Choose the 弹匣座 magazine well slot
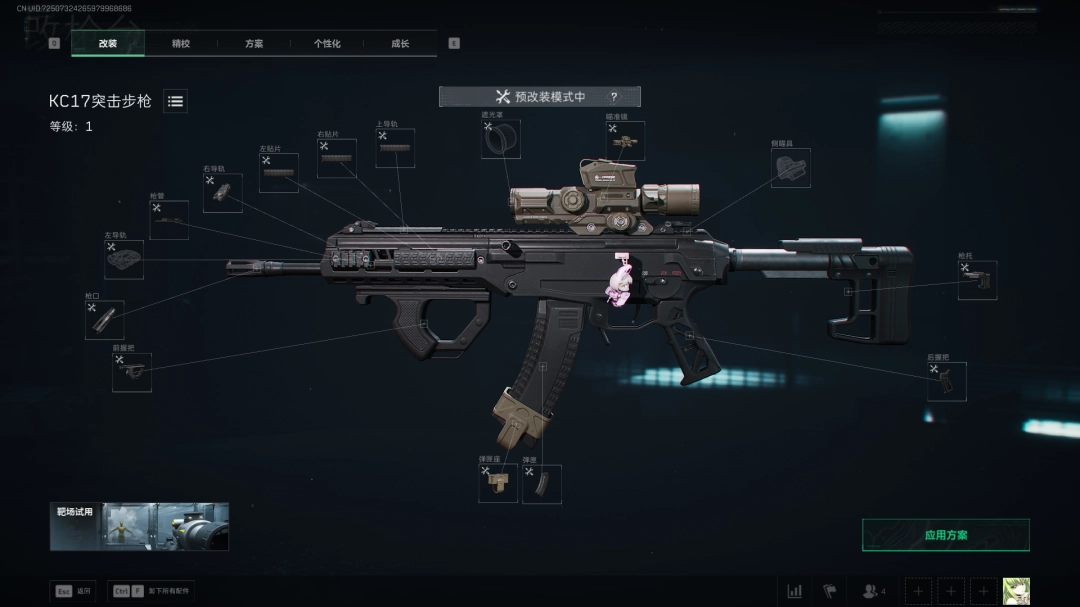Screen dimensions: 1080x607 click(x=498, y=483)
